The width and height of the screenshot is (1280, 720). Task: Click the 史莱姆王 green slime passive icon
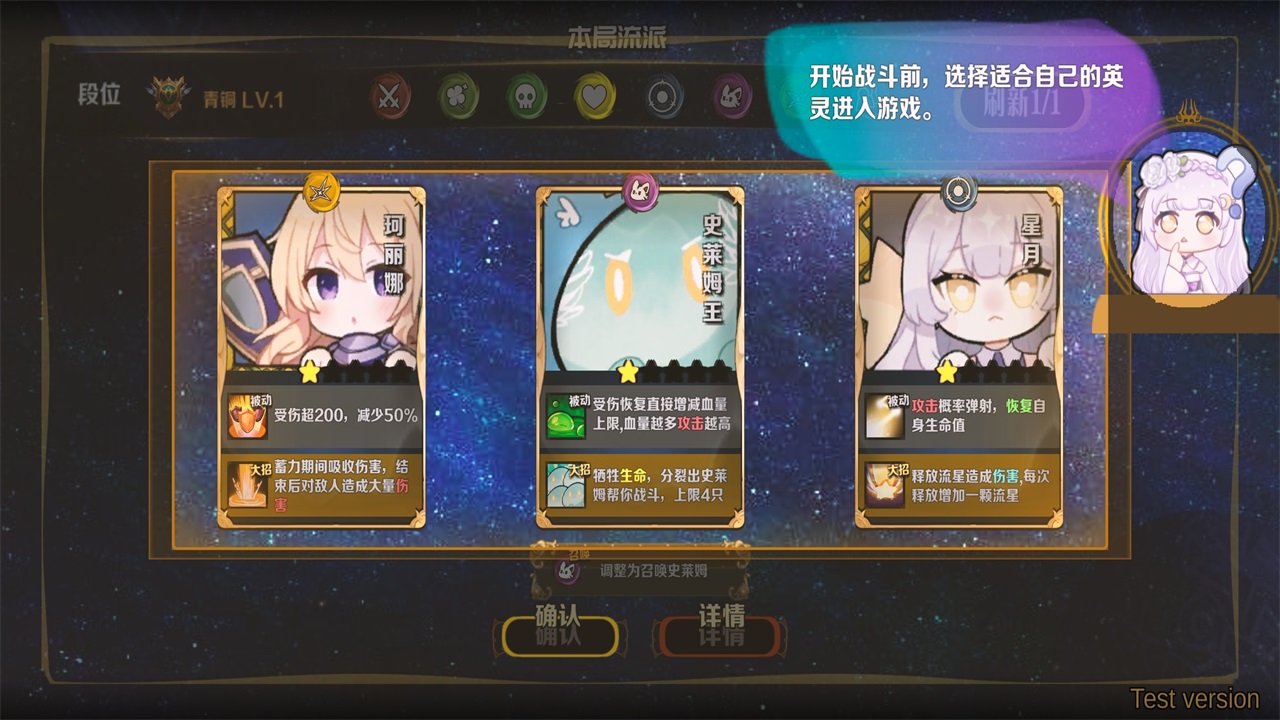tap(566, 416)
